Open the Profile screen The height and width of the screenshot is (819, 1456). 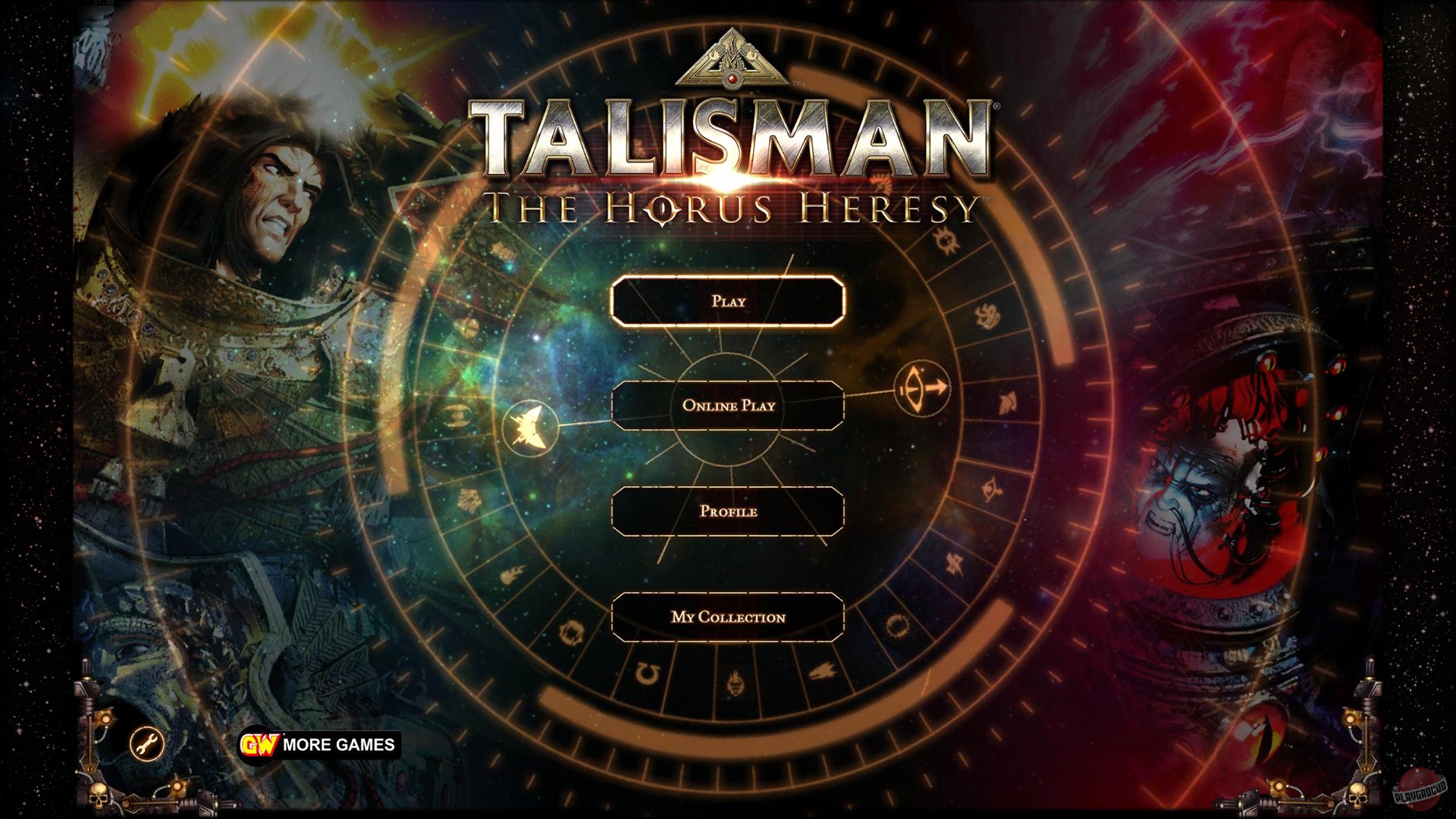[730, 512]
